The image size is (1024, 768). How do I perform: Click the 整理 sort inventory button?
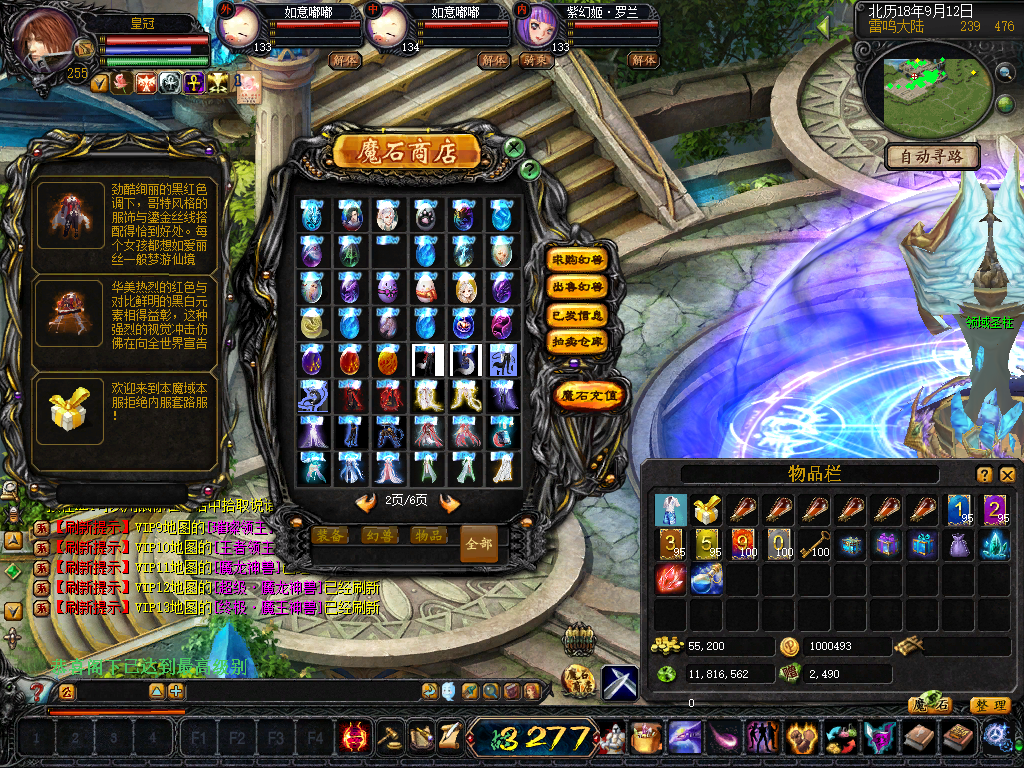pos(989,705)
